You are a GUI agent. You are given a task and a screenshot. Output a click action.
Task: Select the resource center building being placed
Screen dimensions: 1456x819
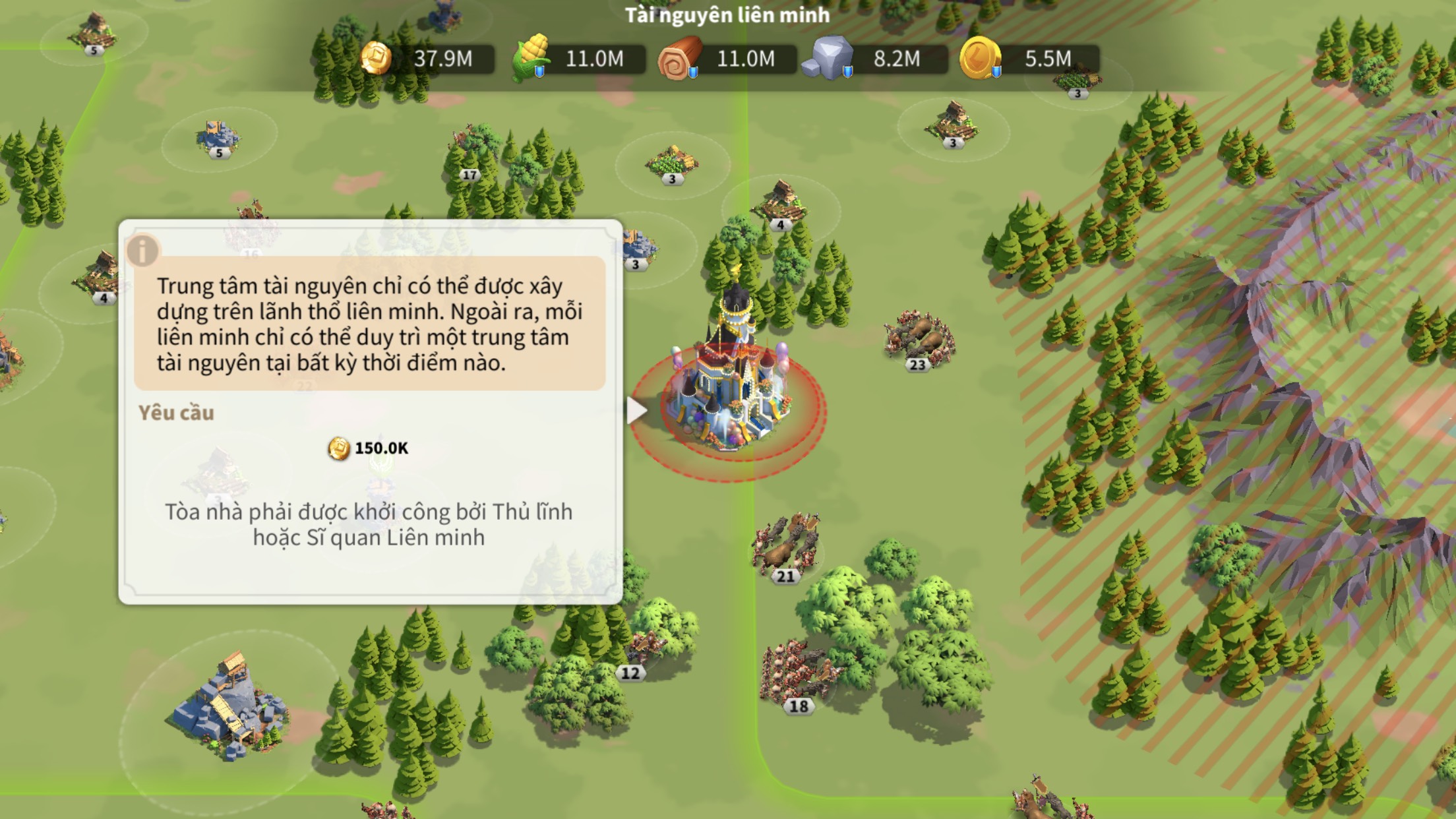731,389
